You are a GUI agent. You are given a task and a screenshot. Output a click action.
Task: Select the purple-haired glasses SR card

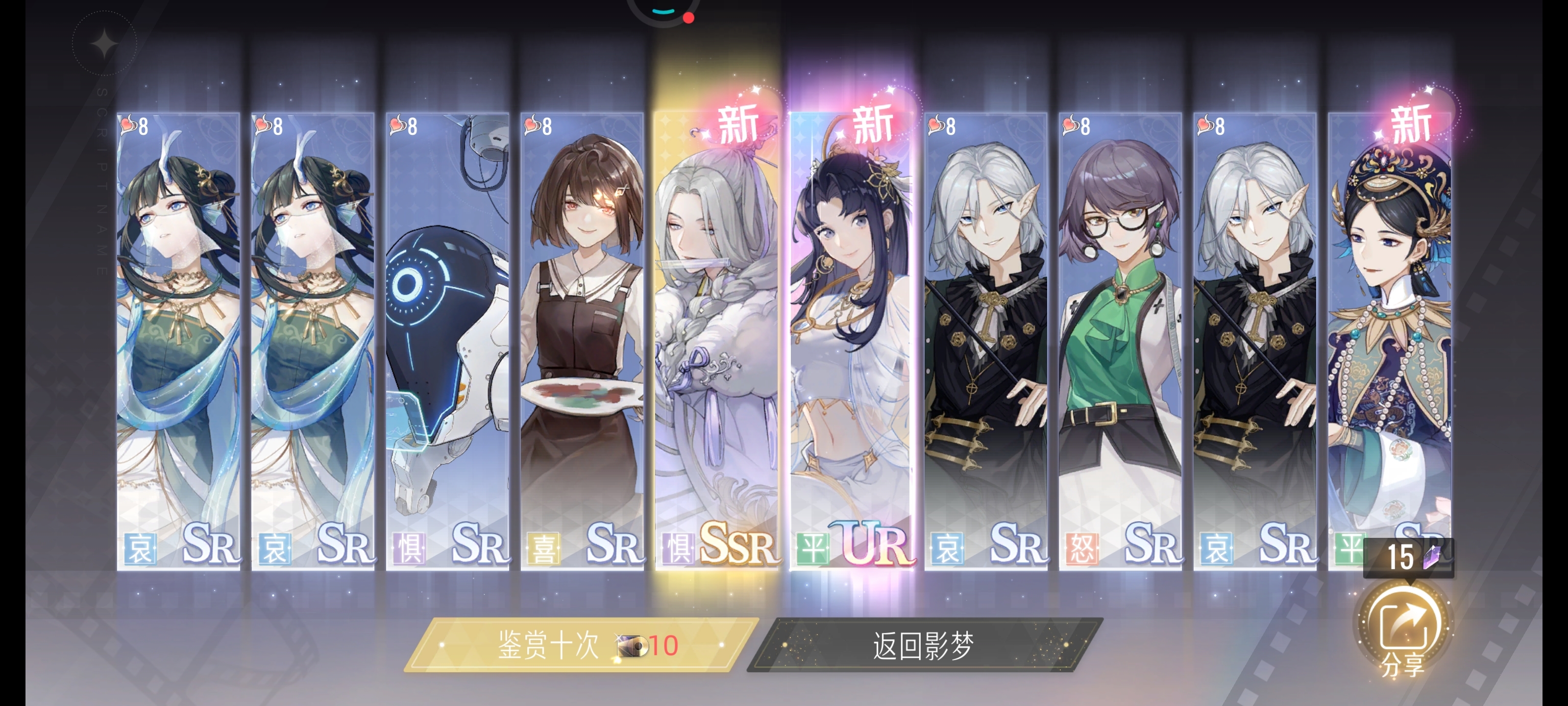[1120, 341]
